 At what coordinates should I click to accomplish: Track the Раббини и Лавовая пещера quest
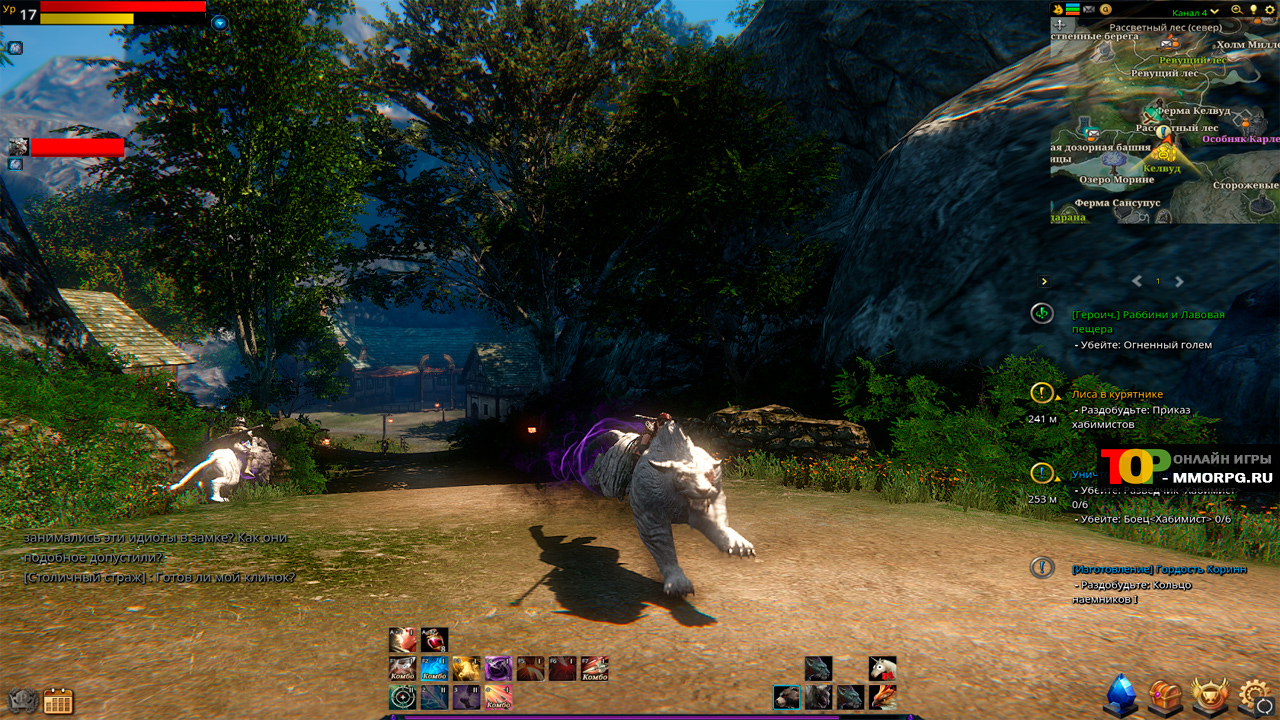click(1042, 314)
